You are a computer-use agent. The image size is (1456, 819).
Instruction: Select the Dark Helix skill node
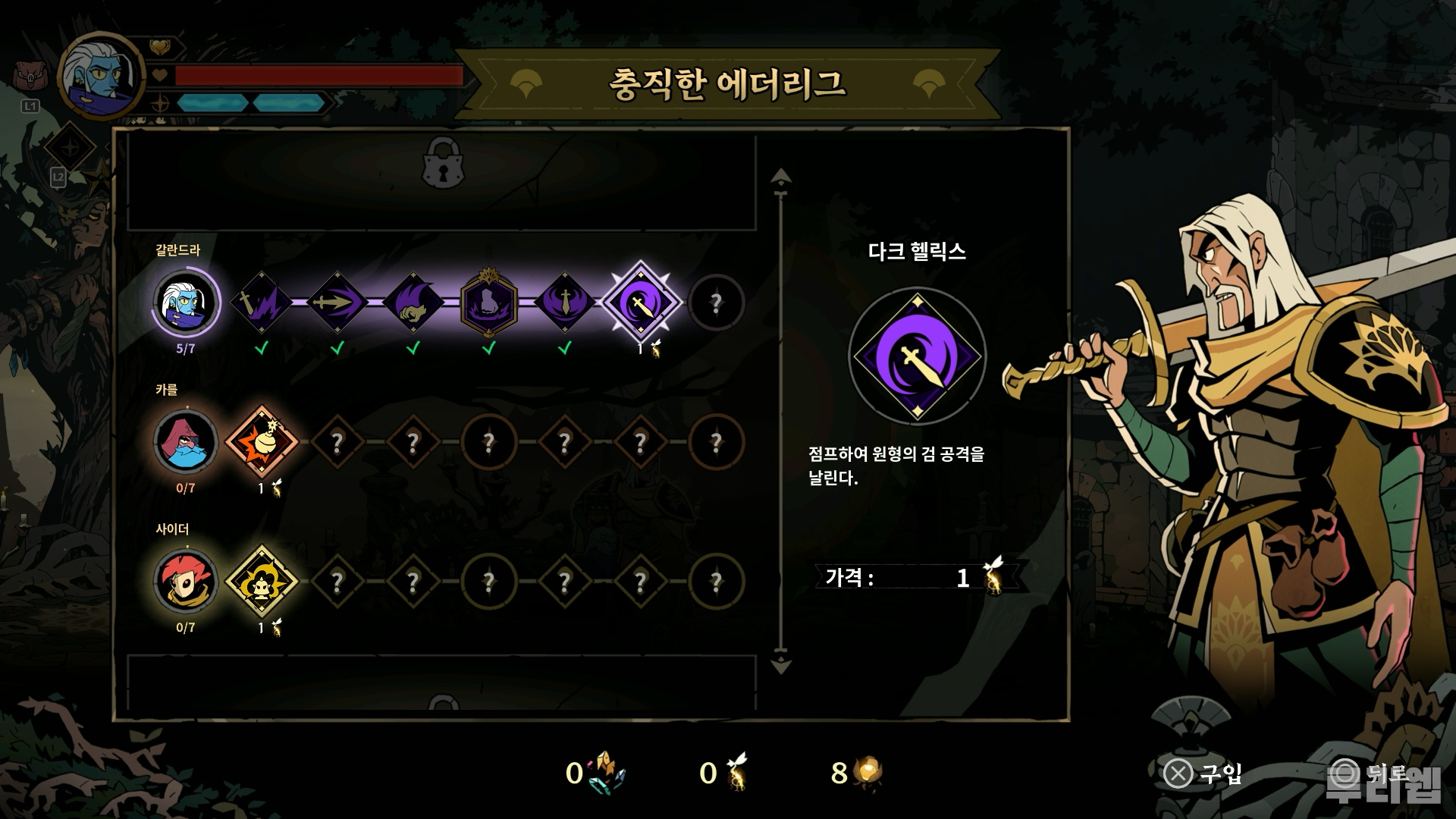click(641, 302)
